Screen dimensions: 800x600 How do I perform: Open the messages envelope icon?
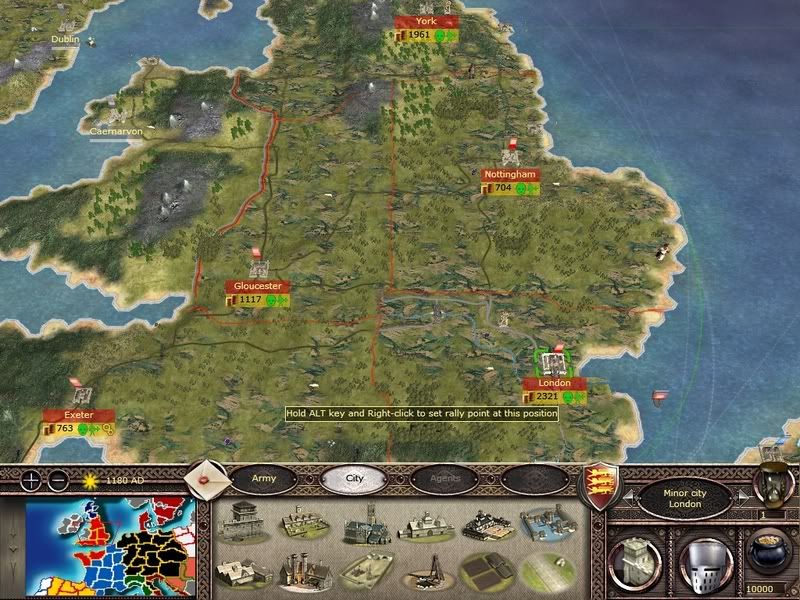[x=208, y=480]
